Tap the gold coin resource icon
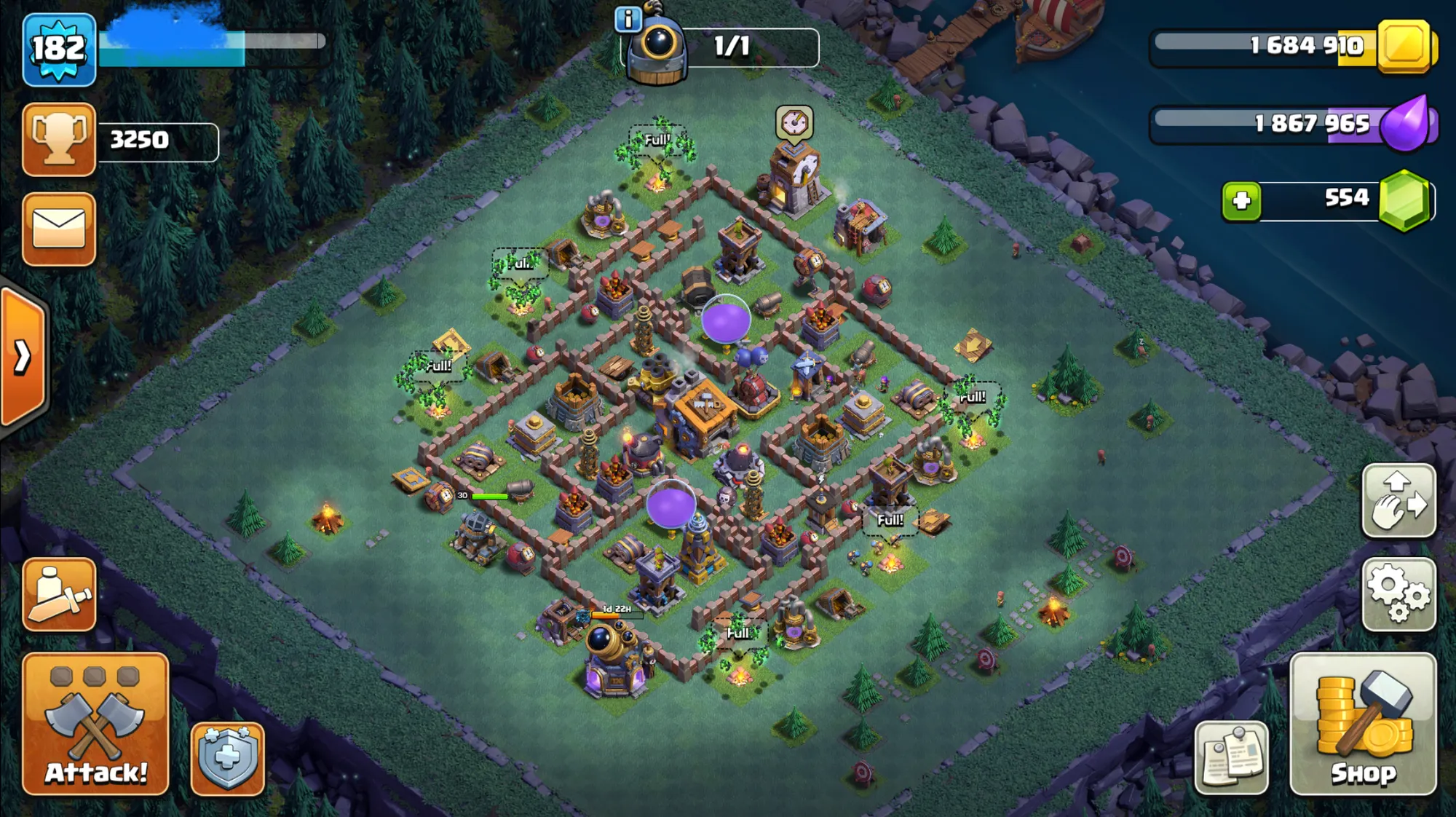Image resolution: width=1456 pixels, height=817 pixels. click(x=1406, y=46)
